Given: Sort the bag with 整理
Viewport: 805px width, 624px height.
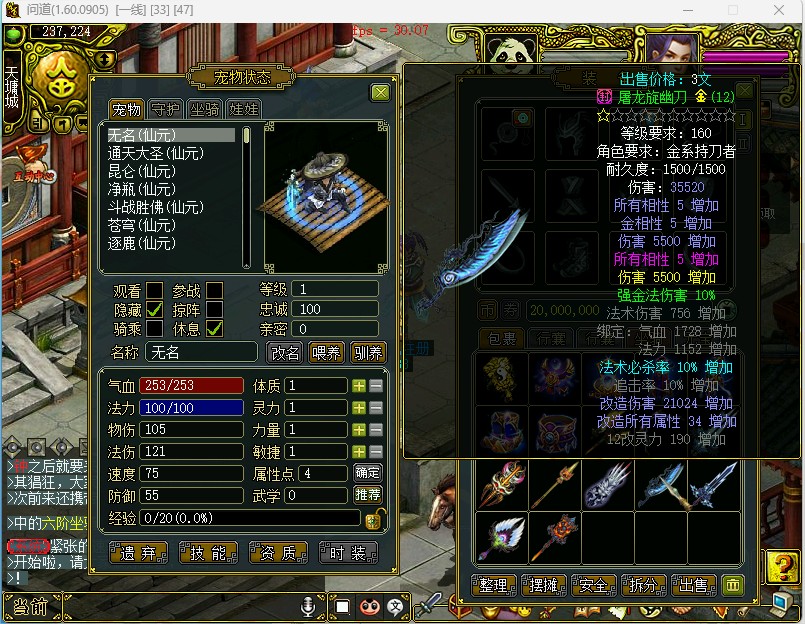Looking at the screenshot, I should 494,585.
